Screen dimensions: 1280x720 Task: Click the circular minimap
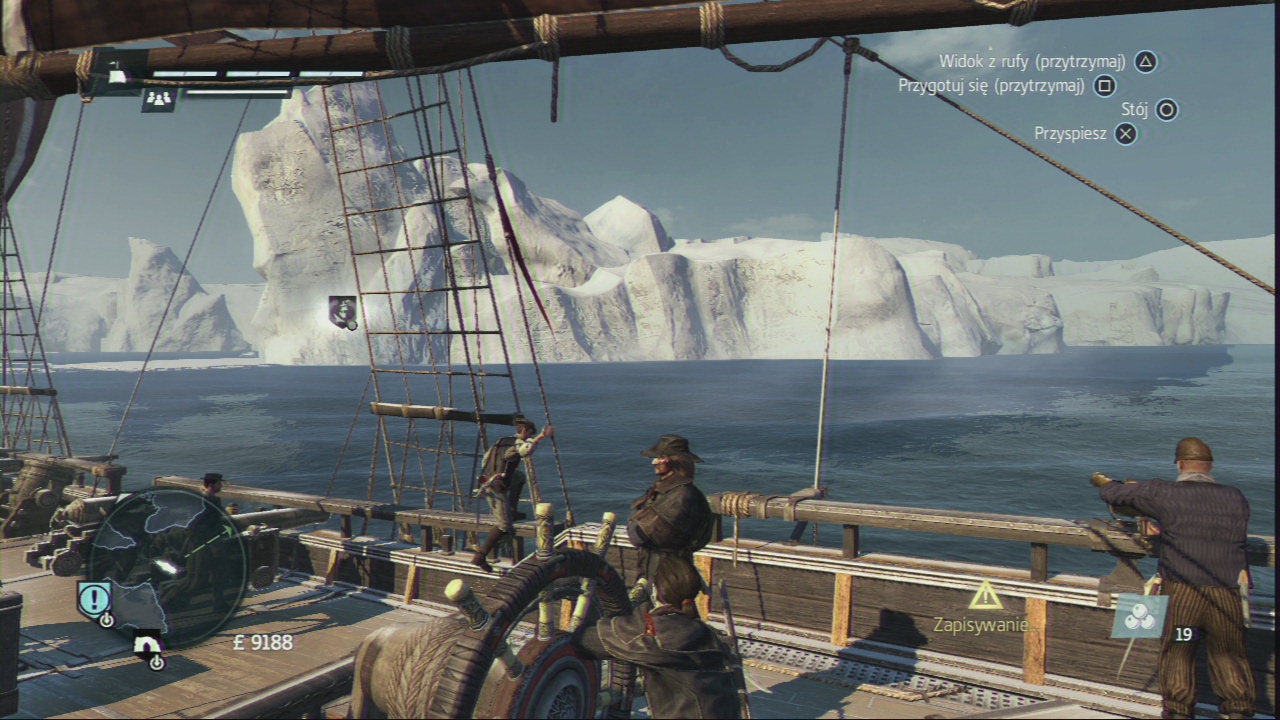(166, 567)
